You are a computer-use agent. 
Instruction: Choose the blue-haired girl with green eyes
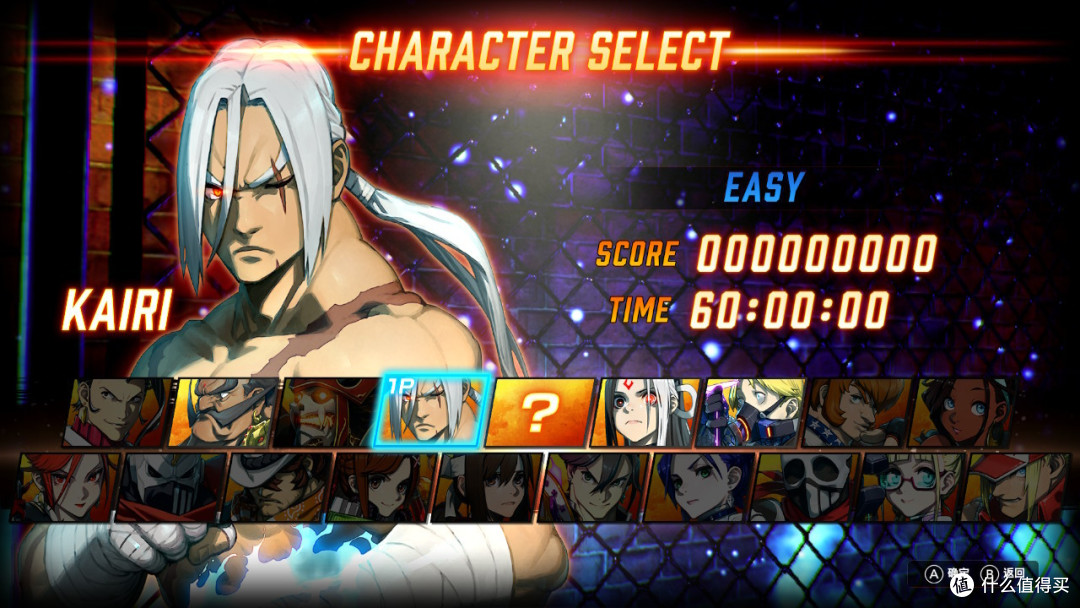(700, 487)
